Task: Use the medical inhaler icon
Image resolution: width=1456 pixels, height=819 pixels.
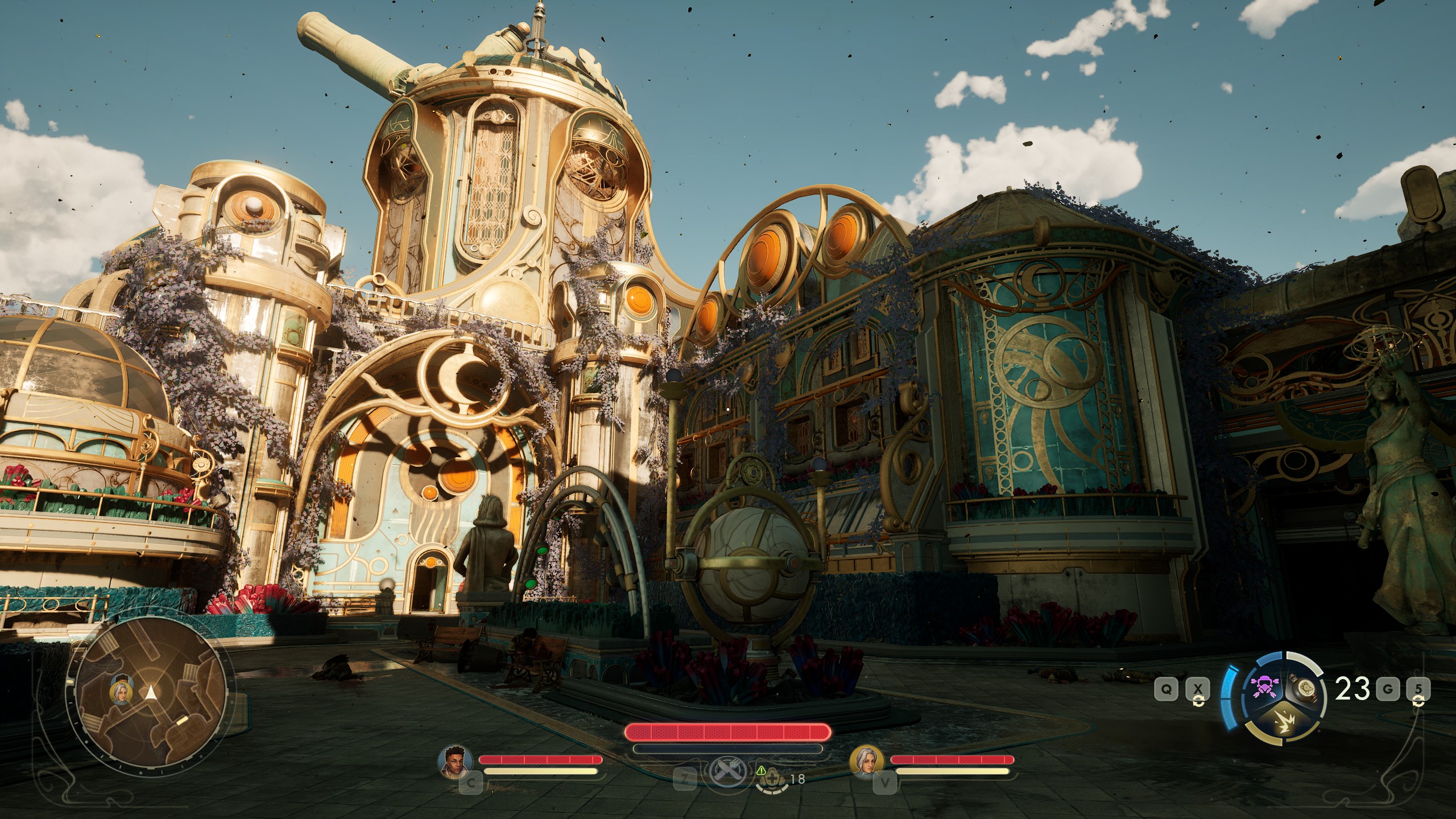Action: pyautogui.click(x=772, y=780)
